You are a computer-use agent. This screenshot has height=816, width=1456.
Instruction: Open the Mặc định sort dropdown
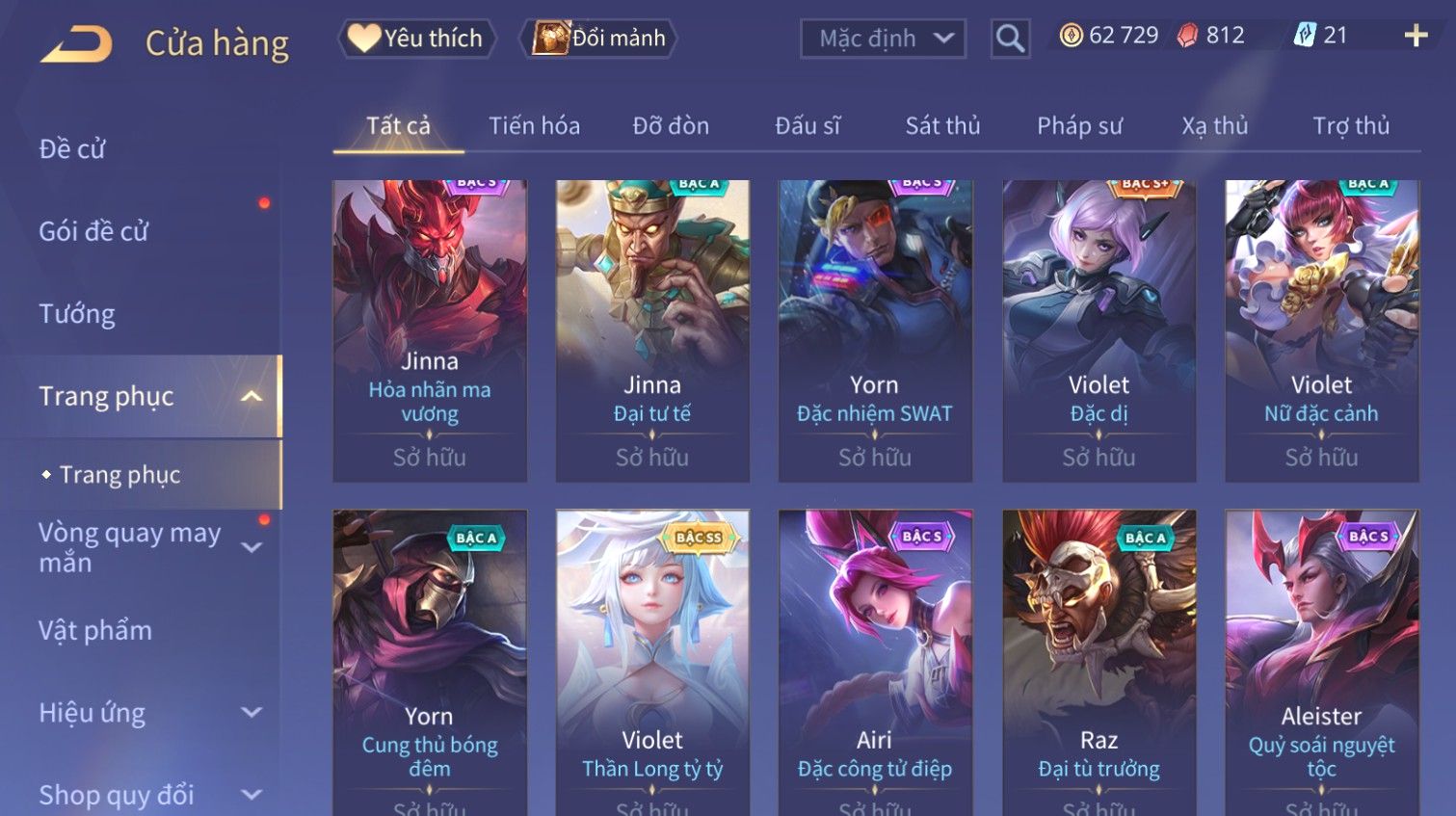882,39
